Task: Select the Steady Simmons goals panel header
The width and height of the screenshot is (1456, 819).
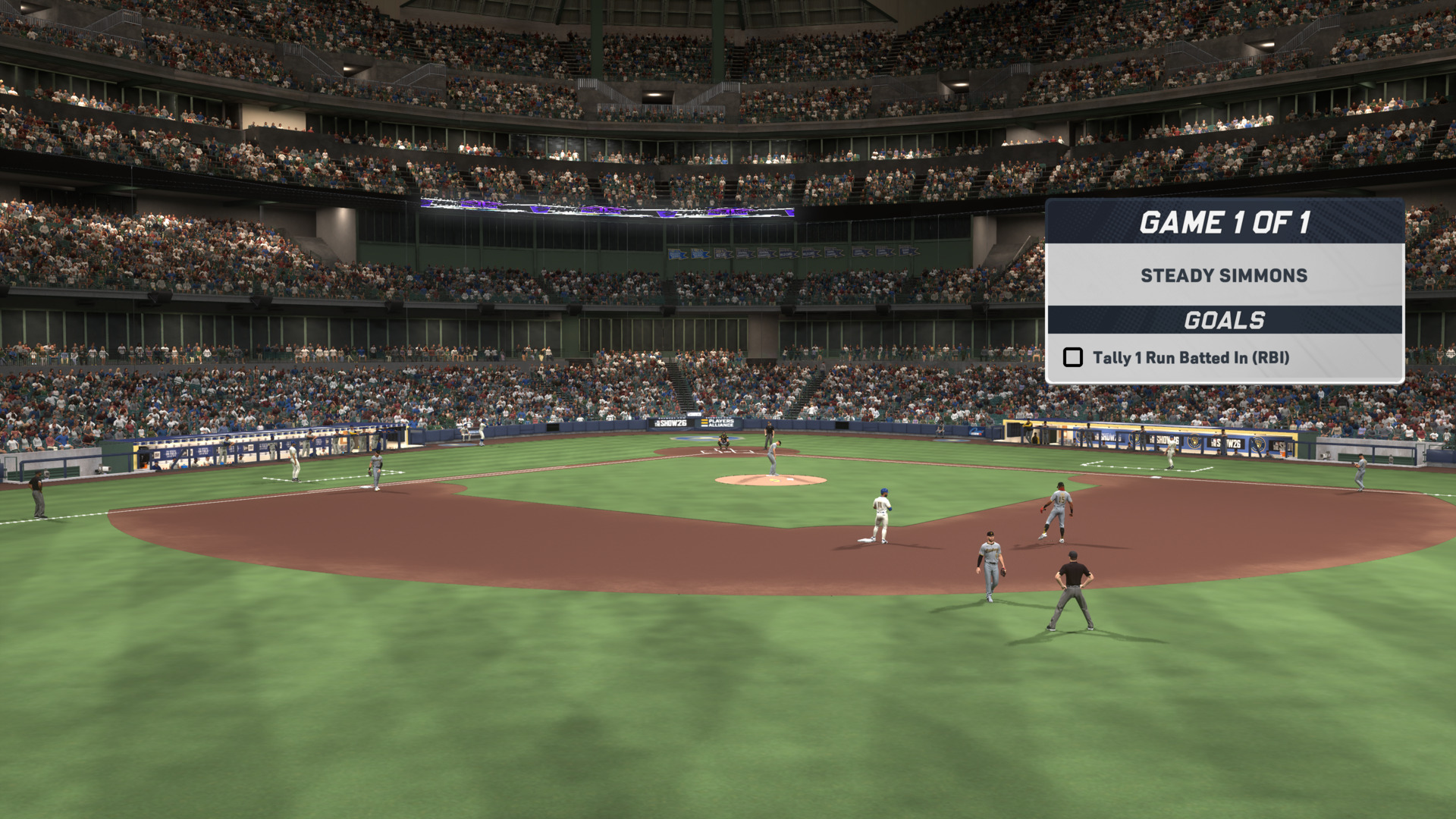Action: coord(1224,275)
